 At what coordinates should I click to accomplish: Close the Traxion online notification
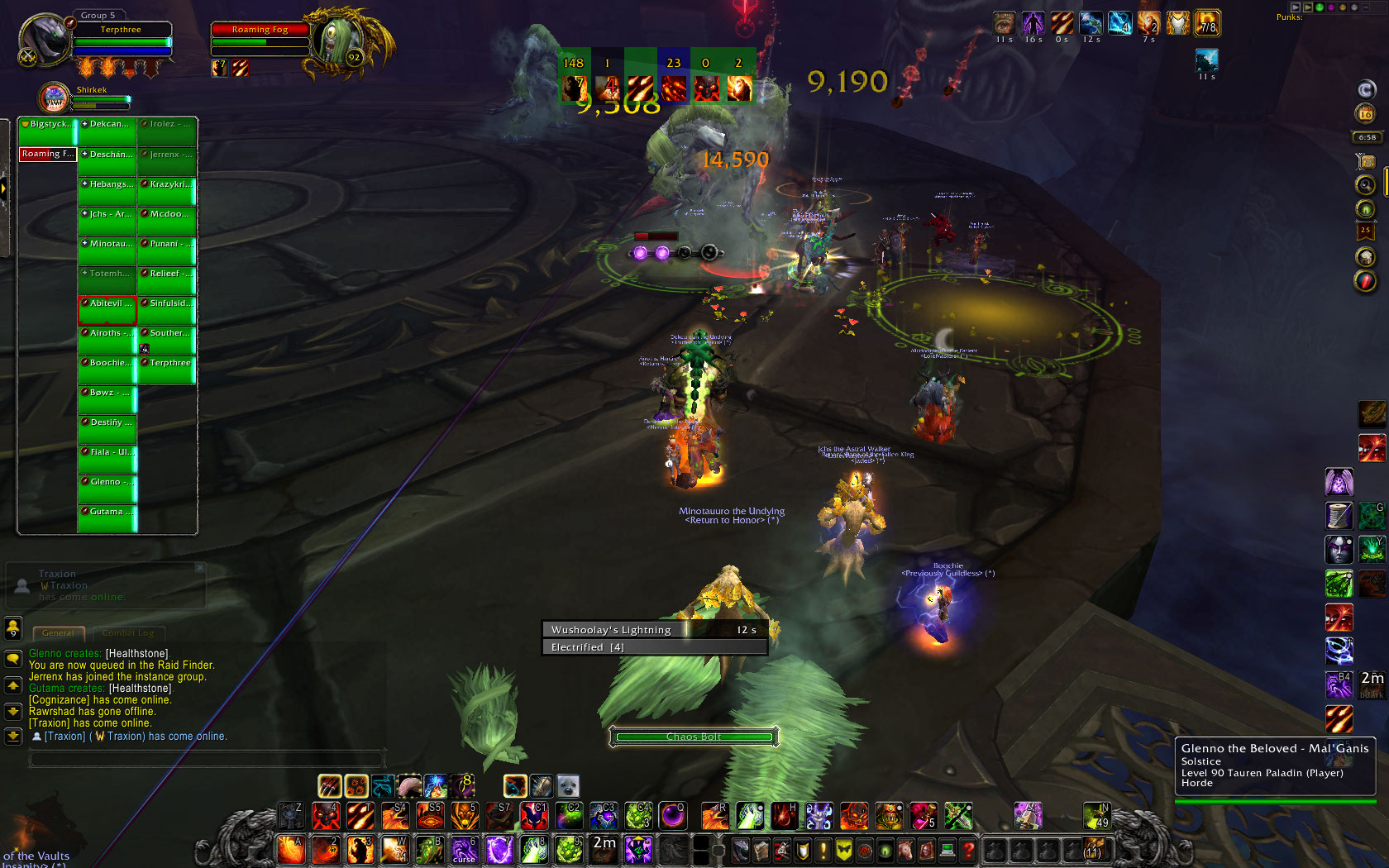pyautogui.click(x=199, y=568)
